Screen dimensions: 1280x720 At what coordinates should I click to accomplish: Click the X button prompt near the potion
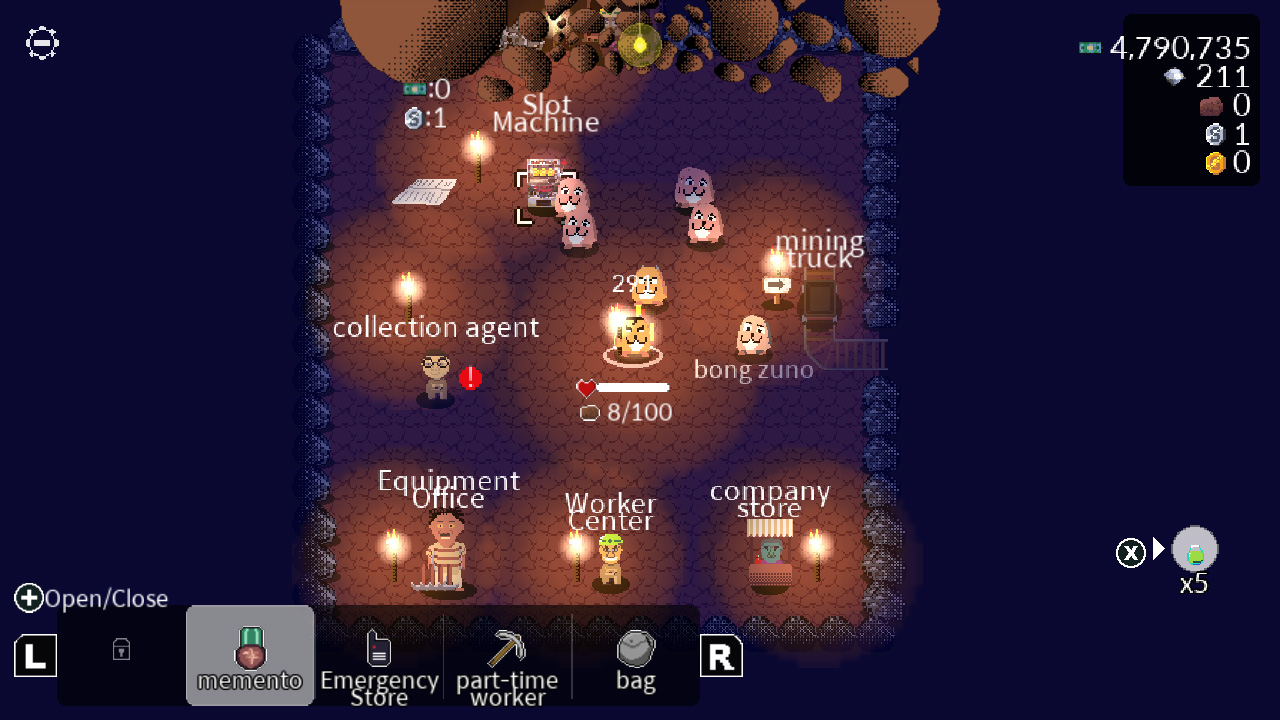(1130, 552)
